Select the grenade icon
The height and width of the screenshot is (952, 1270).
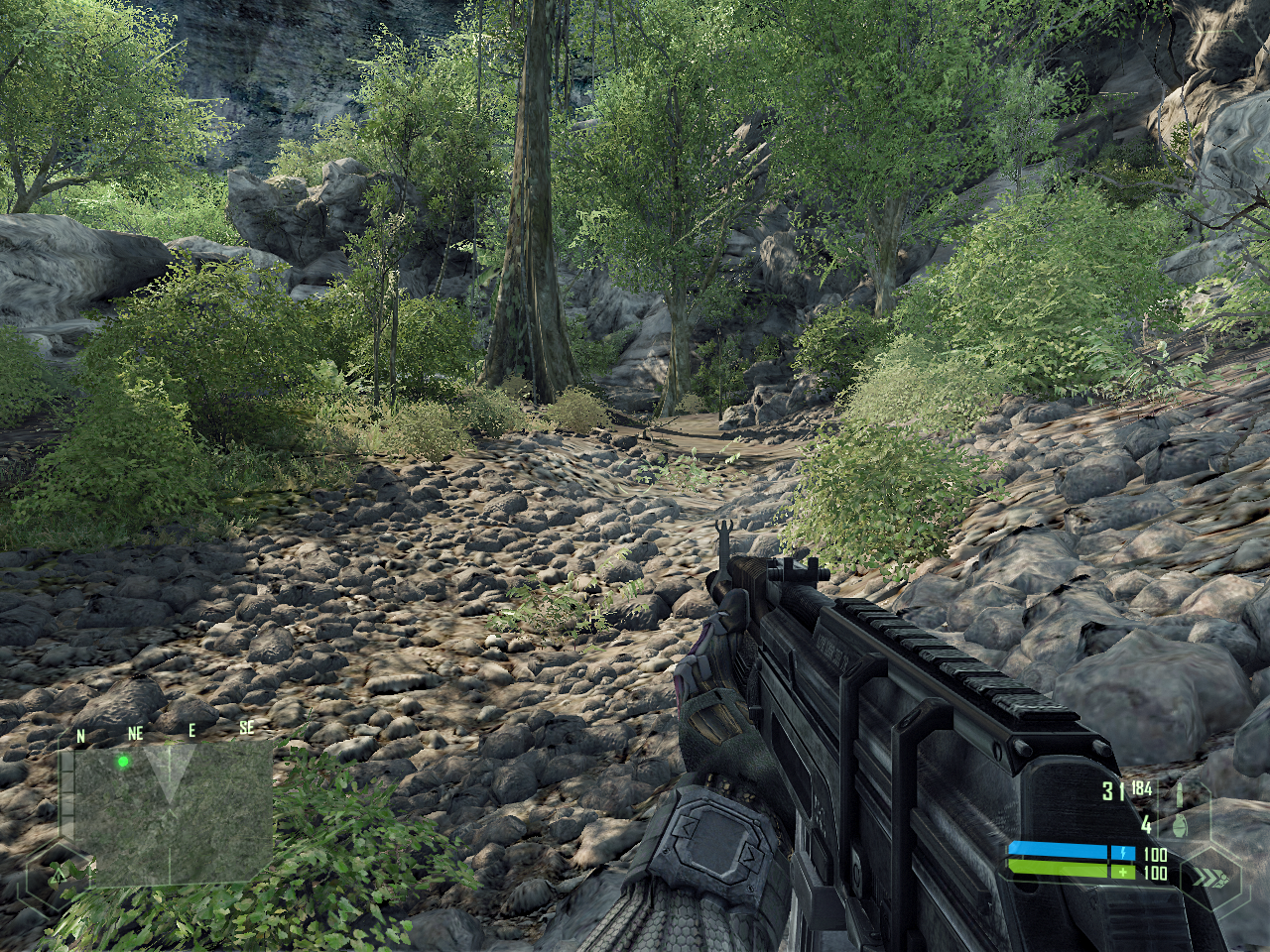point(1180,824)
